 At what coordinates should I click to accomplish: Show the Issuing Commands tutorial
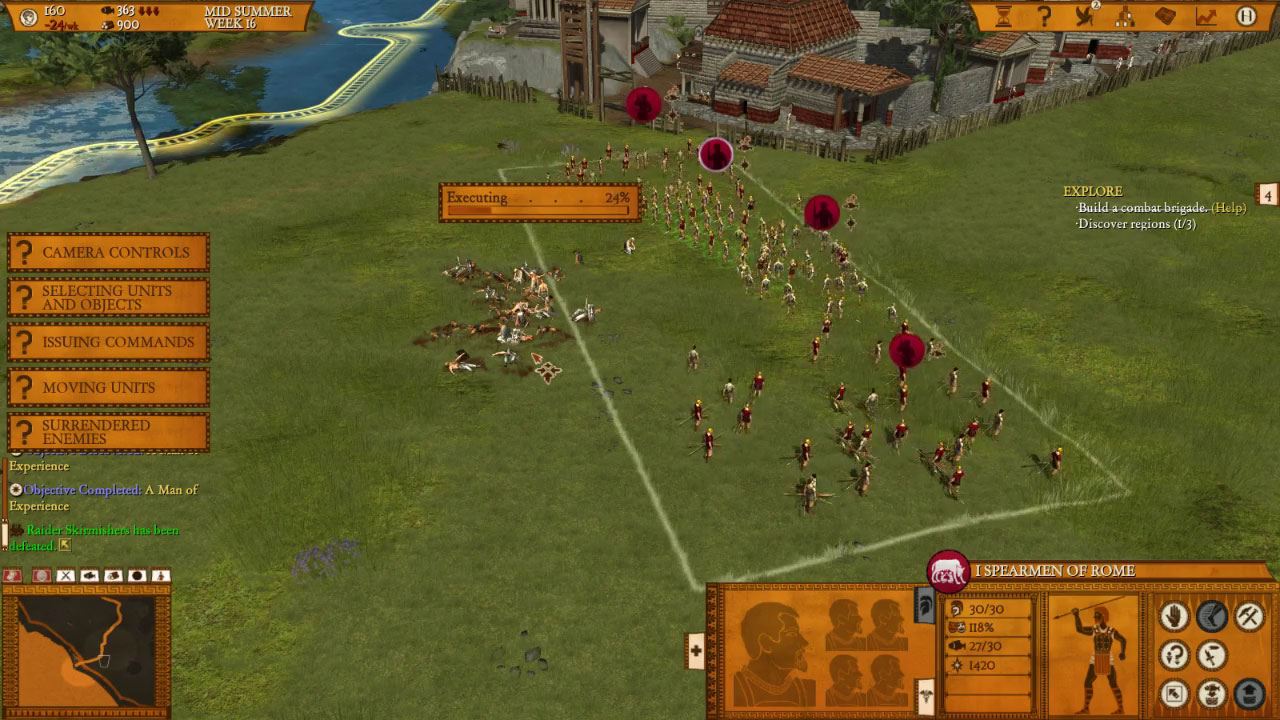point(108,343)
